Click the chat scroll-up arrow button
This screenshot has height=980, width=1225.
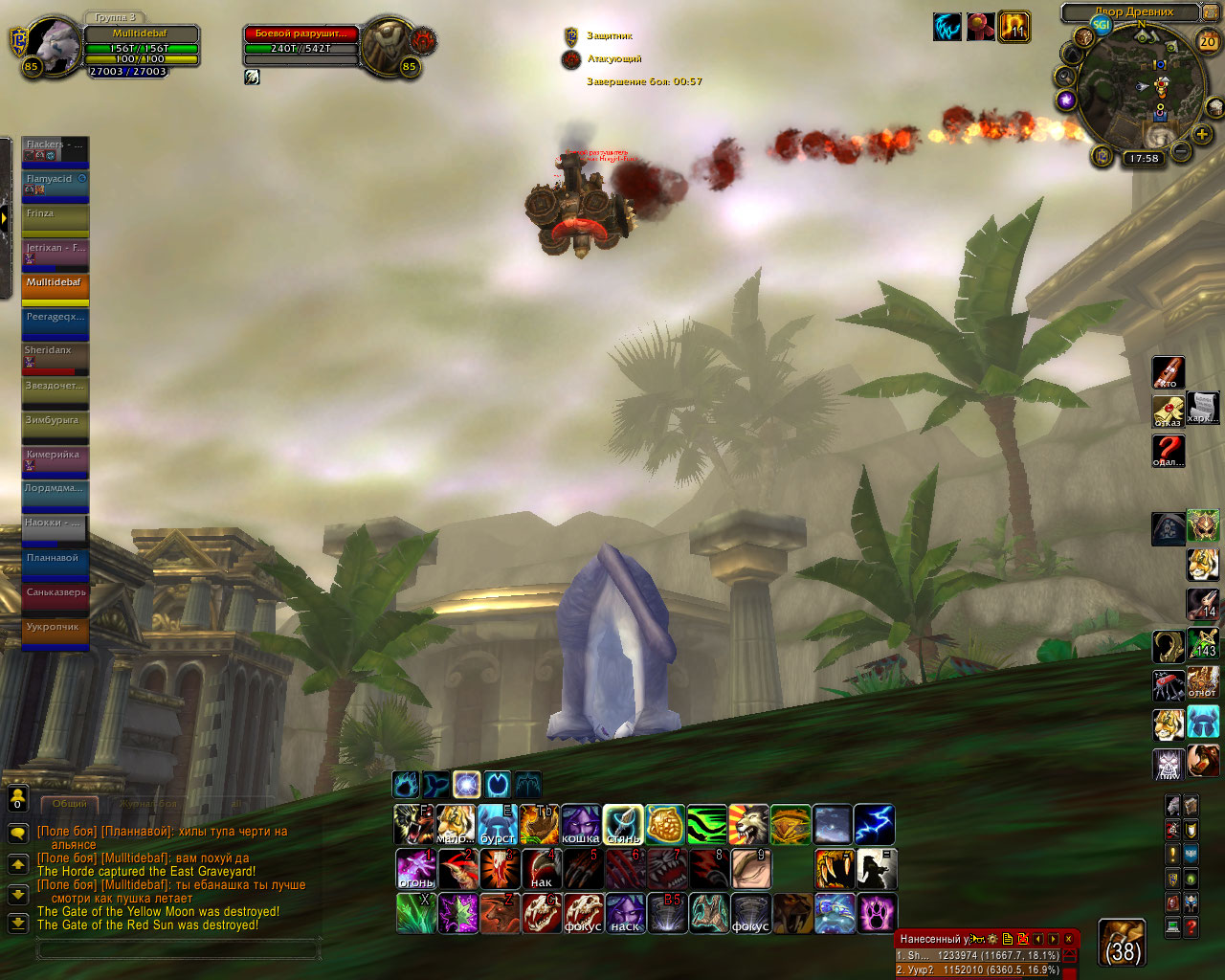pos(17,864)
